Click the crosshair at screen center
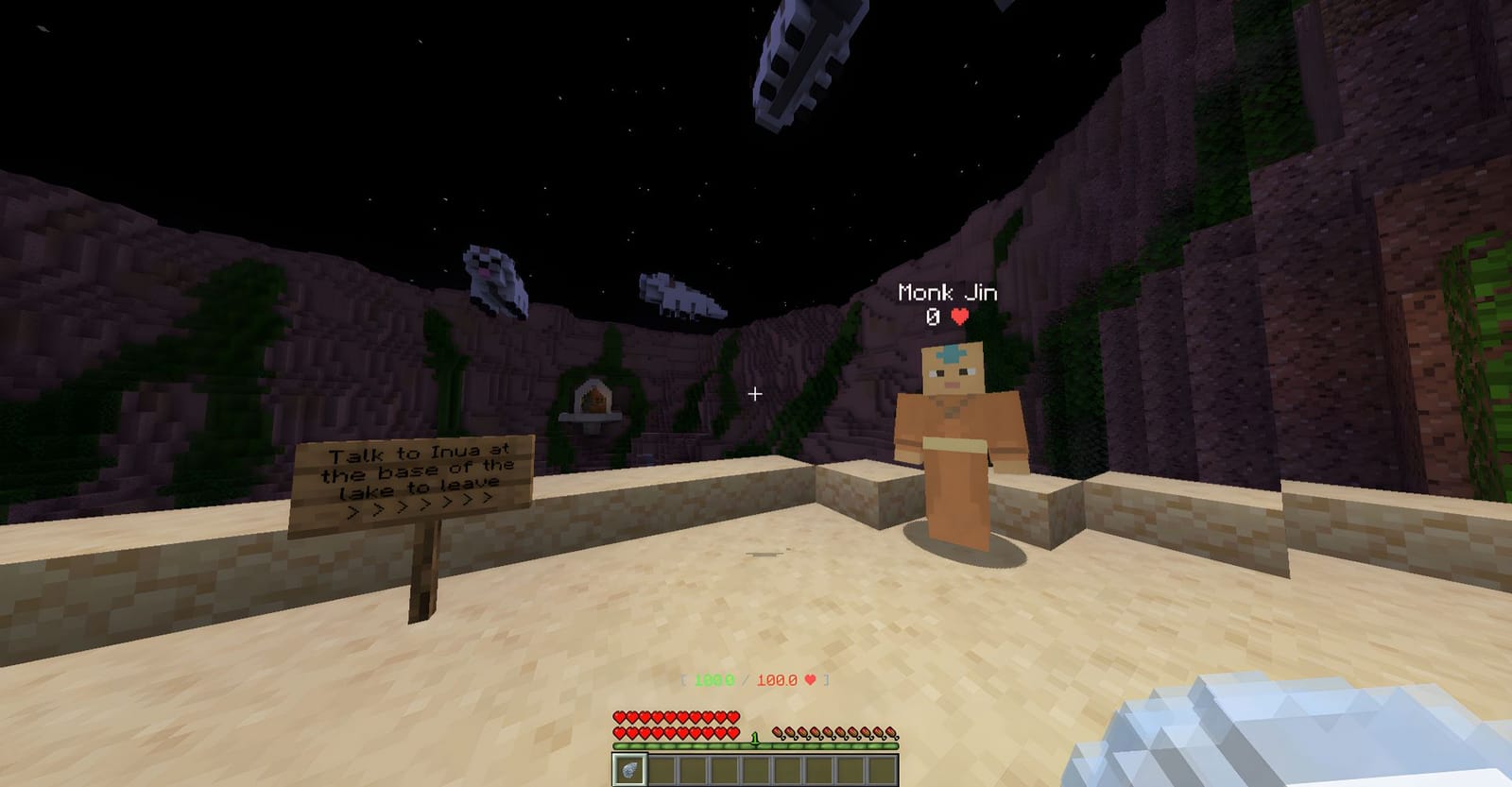 (756, 394)
